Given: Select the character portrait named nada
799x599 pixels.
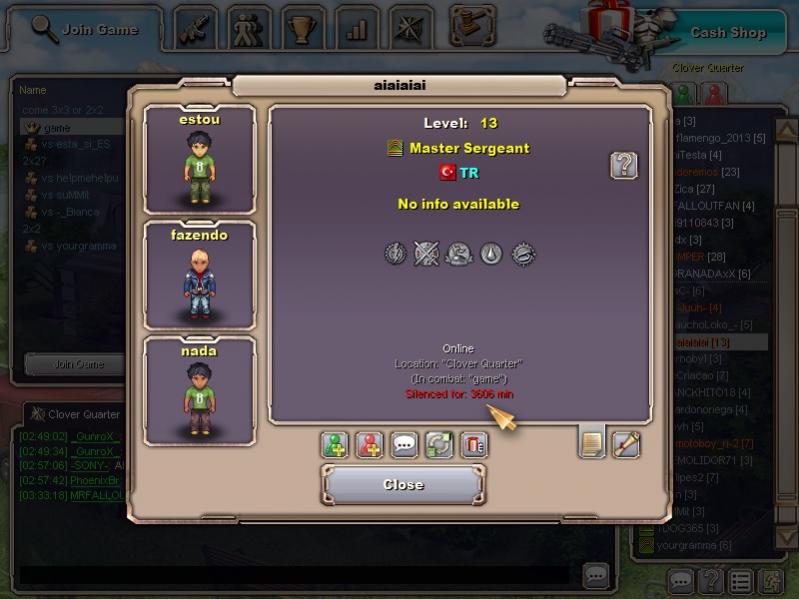Looking at the screenshot, I should pos(200,392).
